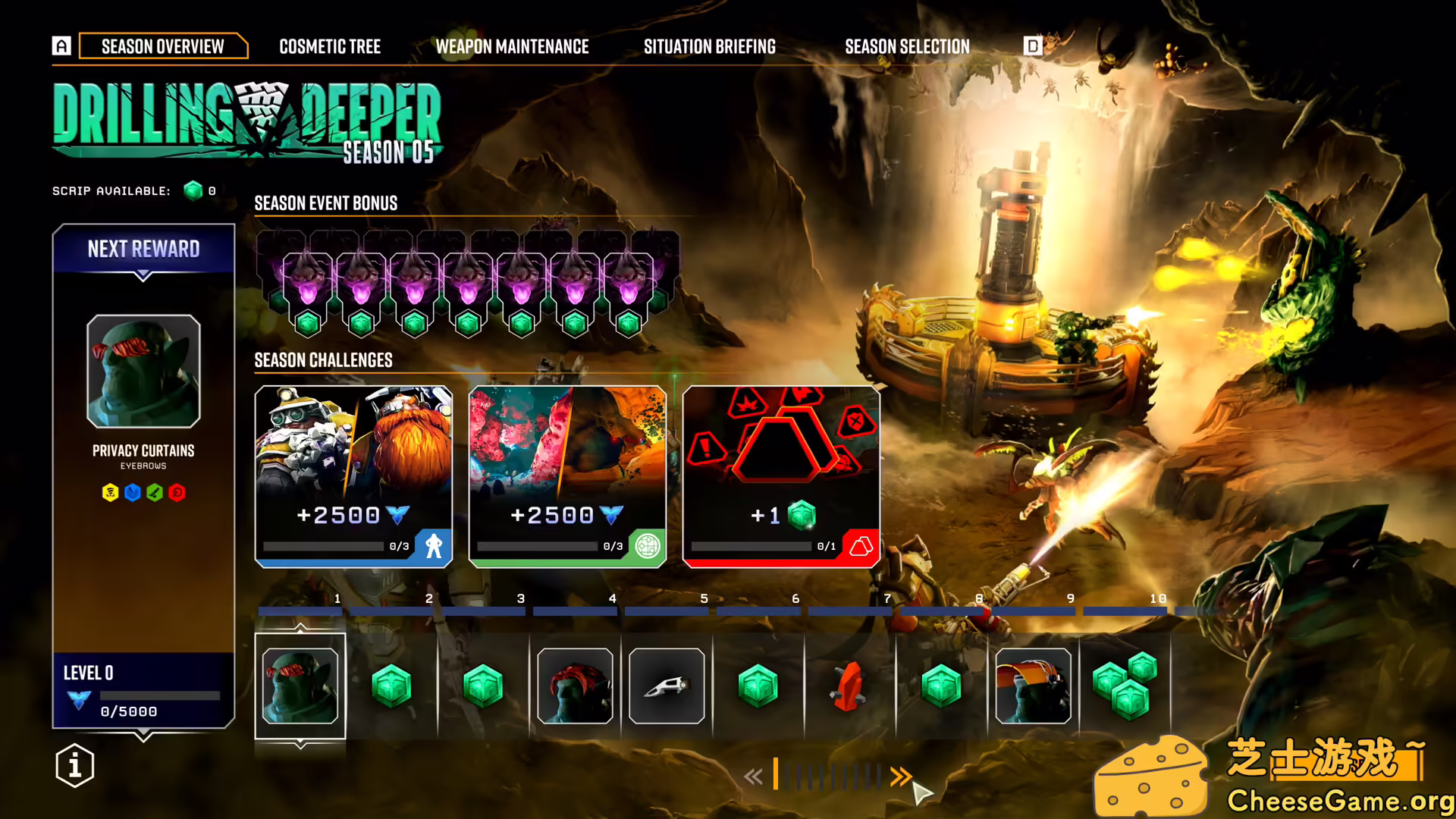Open Situation Briefing

click(709, 46)
